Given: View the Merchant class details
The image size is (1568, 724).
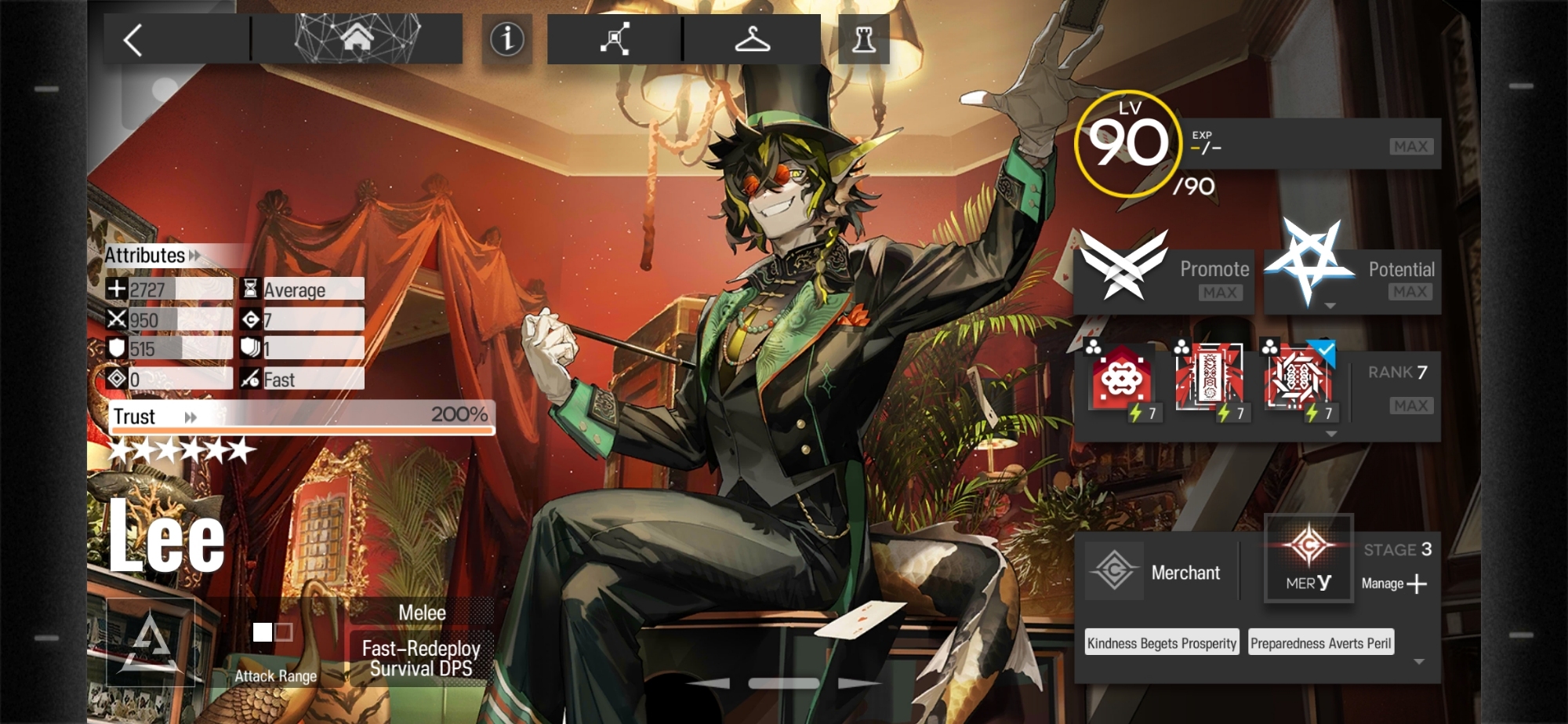Looking at the screenshot, I should 1156,572.
